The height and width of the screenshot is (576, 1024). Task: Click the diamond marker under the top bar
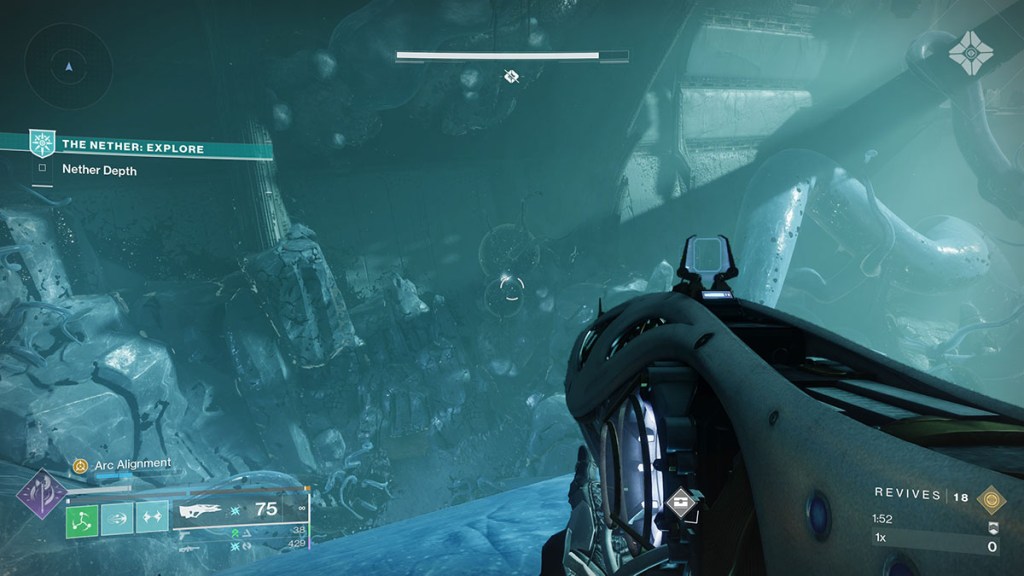coord(511,76)
